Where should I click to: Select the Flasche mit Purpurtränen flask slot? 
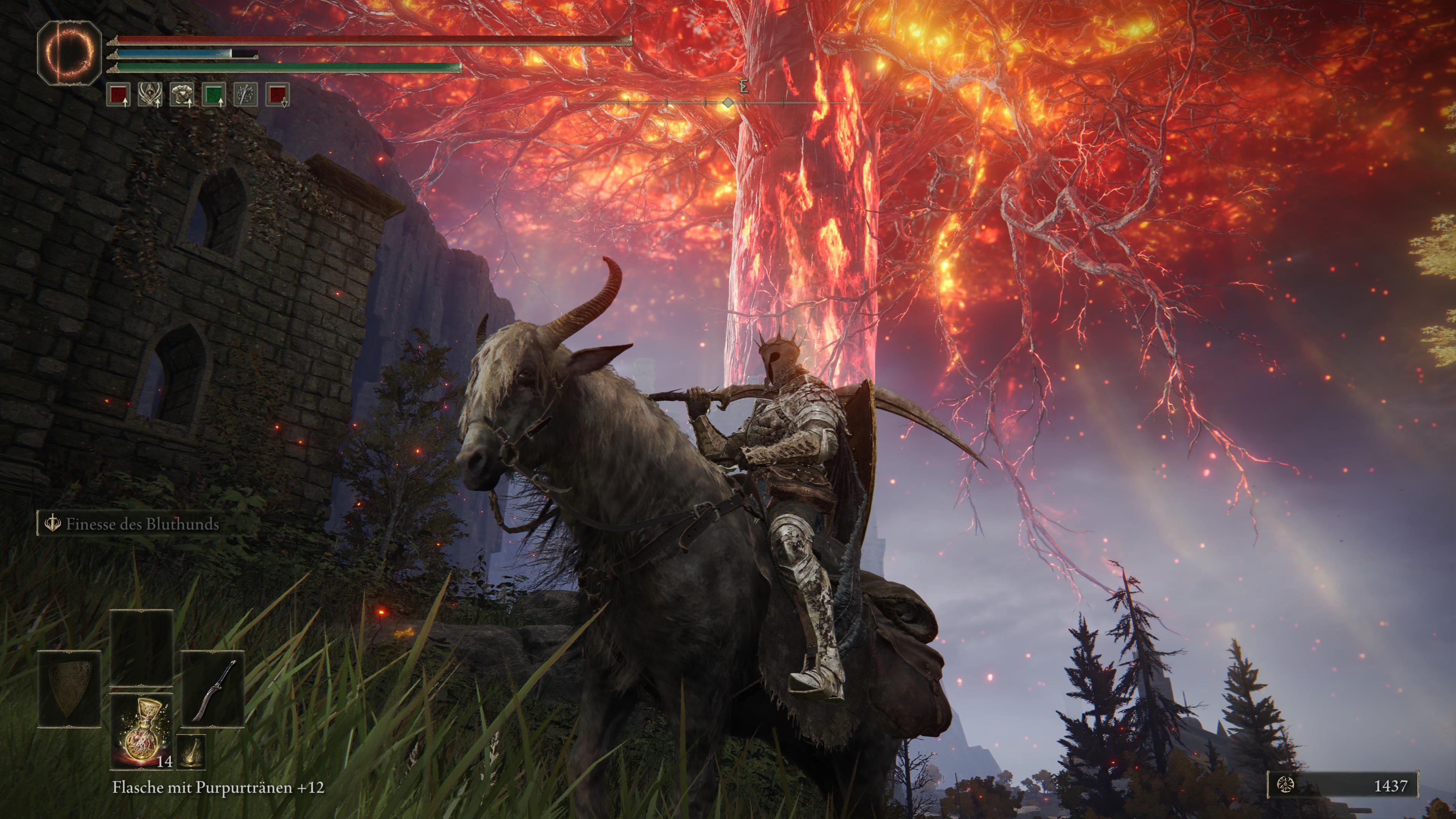coord(141,731)
